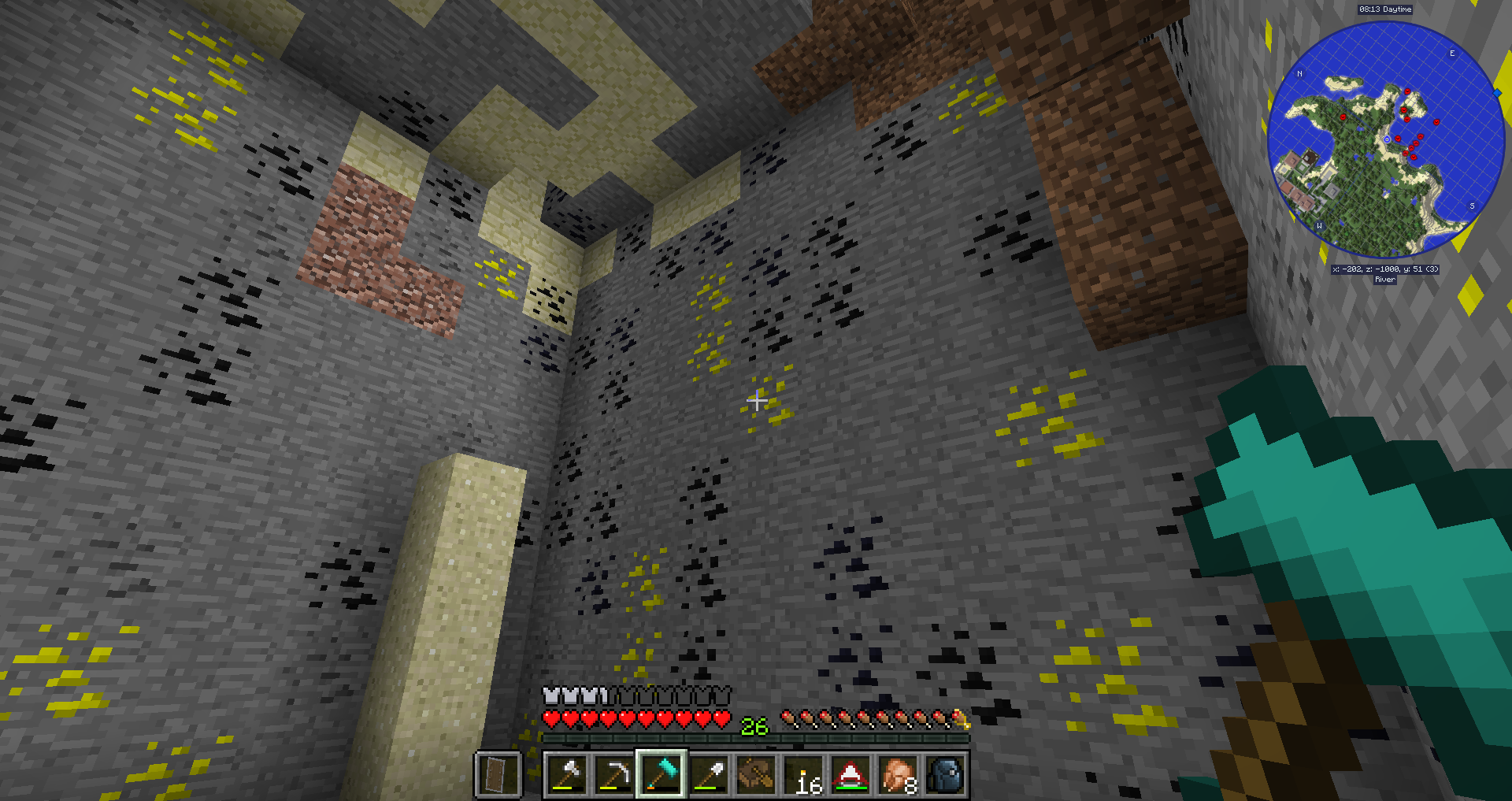Select the dark blue backpack slot
The width and height of the screenshot is (1512, 801).
[946, 775]
